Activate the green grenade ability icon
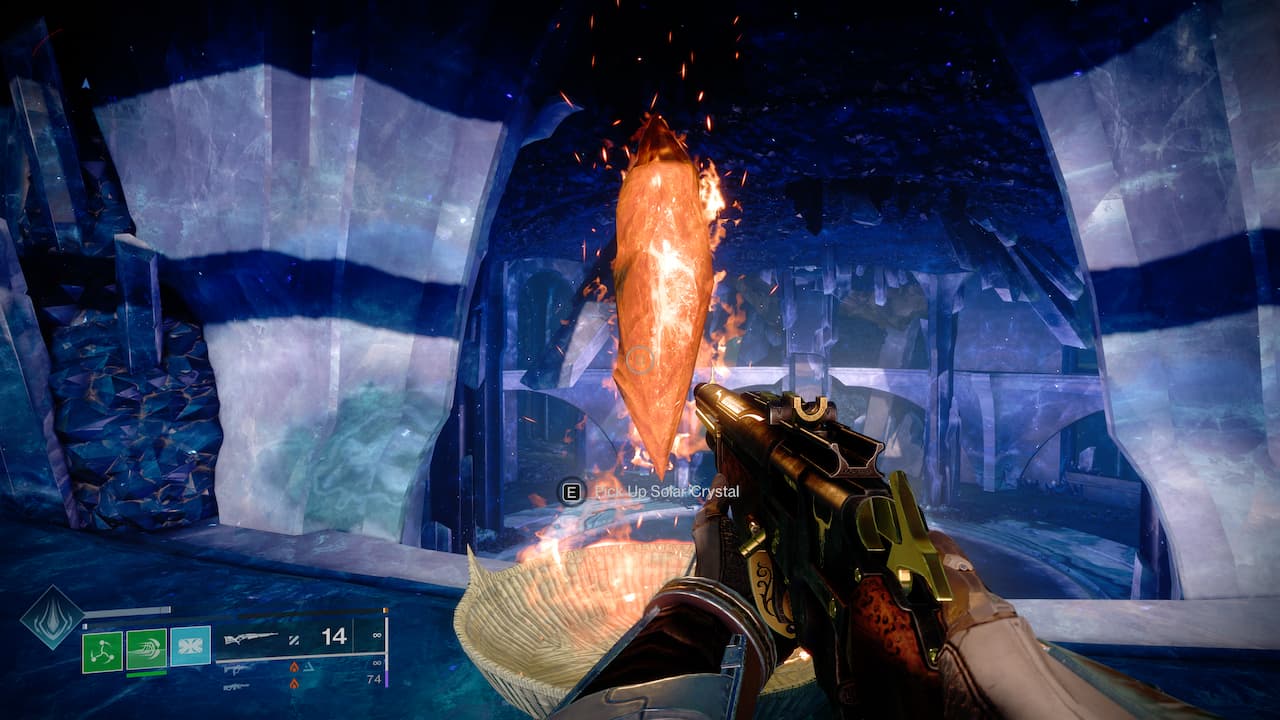The image size is (1280, 720). 102,651
